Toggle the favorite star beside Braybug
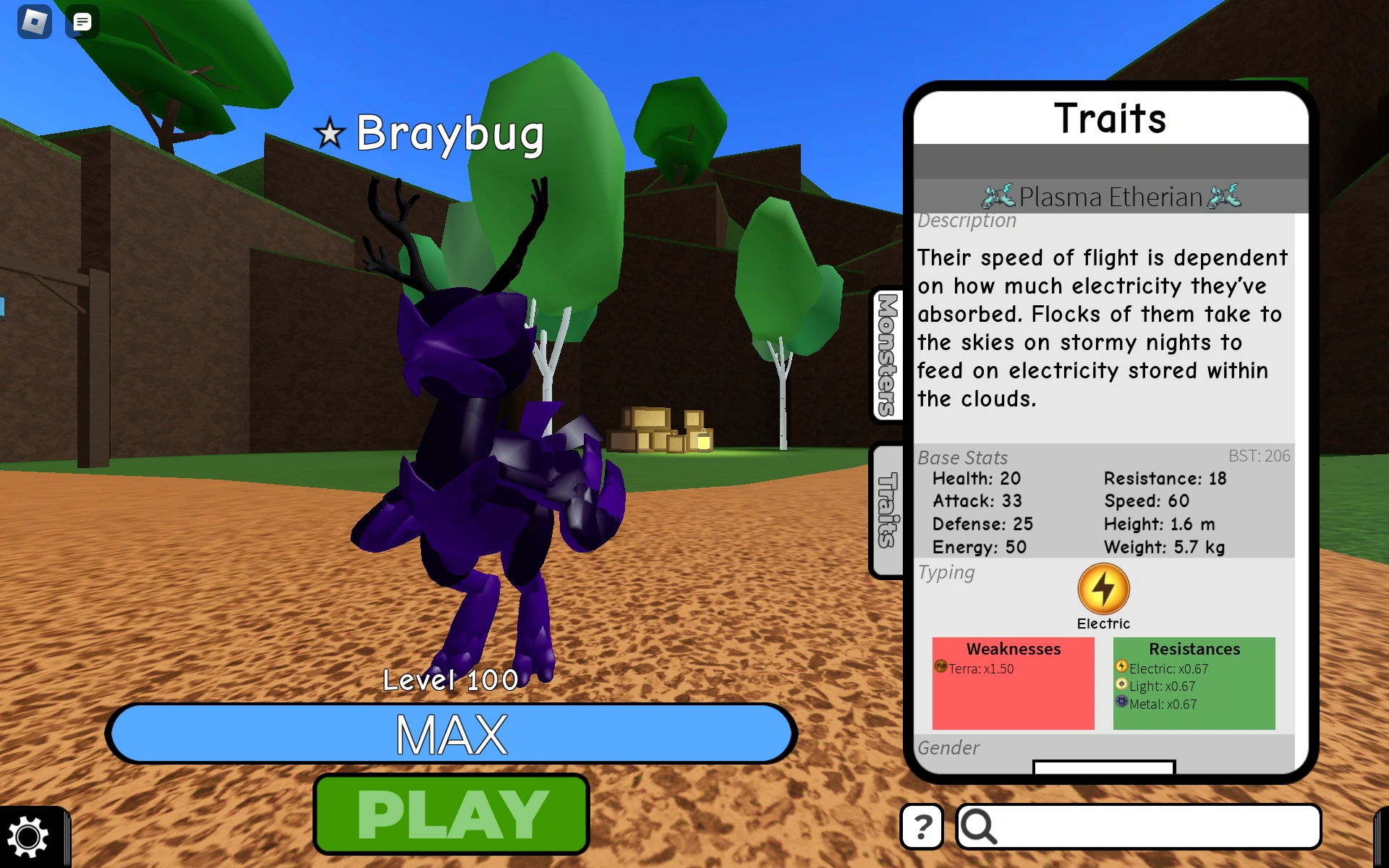The height and width of the screenshot is (868, 1389). [x=328, y=132]
